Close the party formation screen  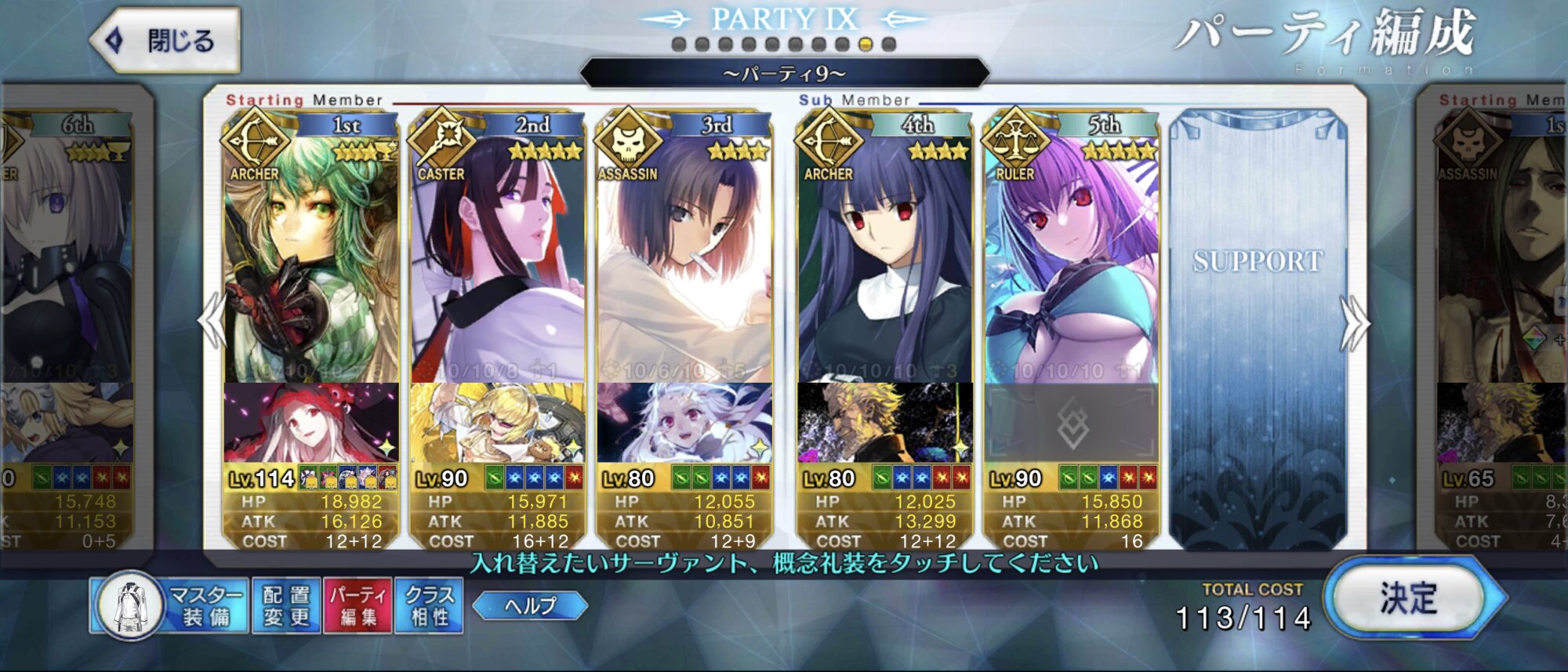click(x=166, y=41)
